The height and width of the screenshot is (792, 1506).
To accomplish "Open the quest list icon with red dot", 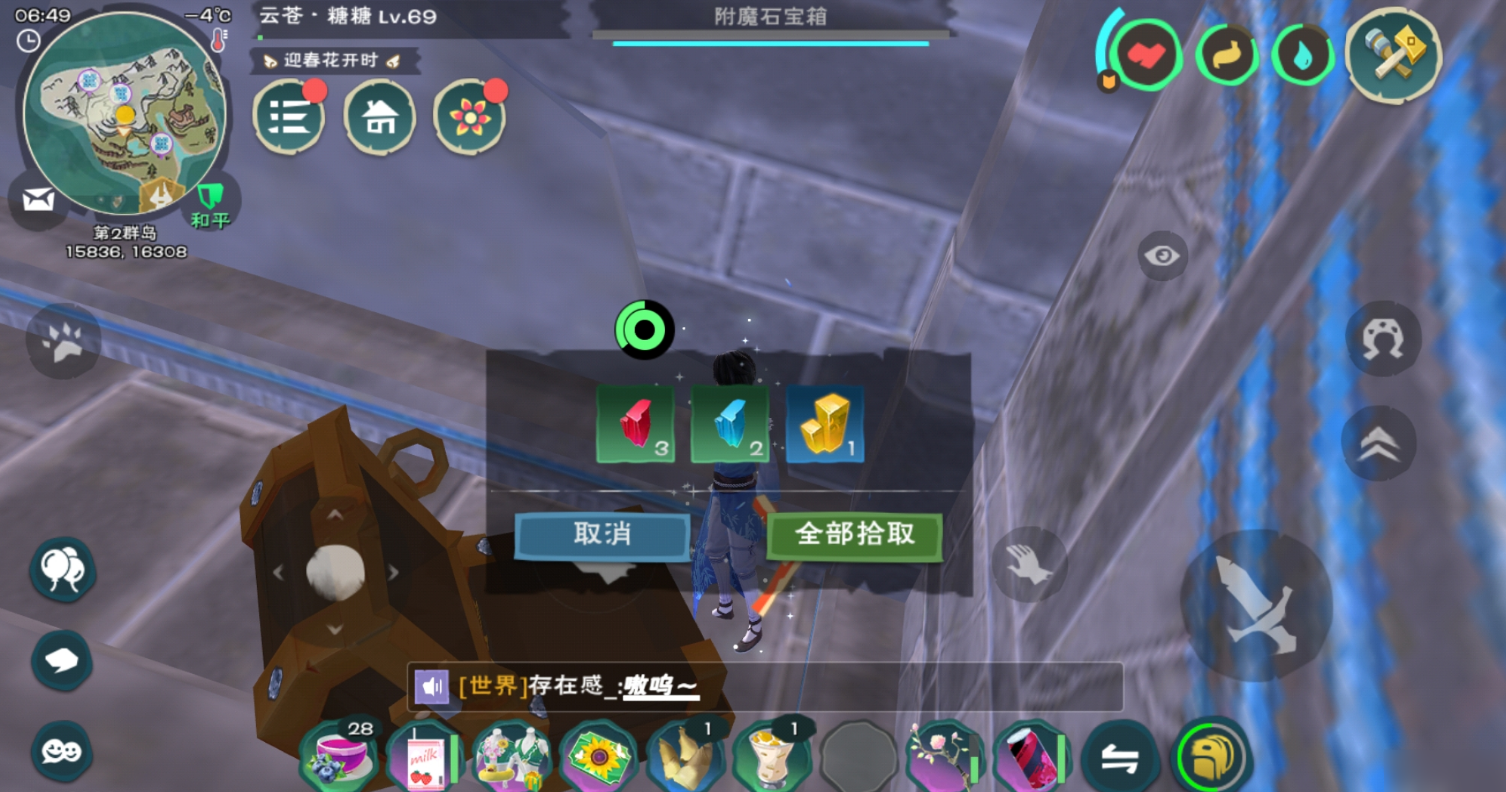I will coord(287,116).
